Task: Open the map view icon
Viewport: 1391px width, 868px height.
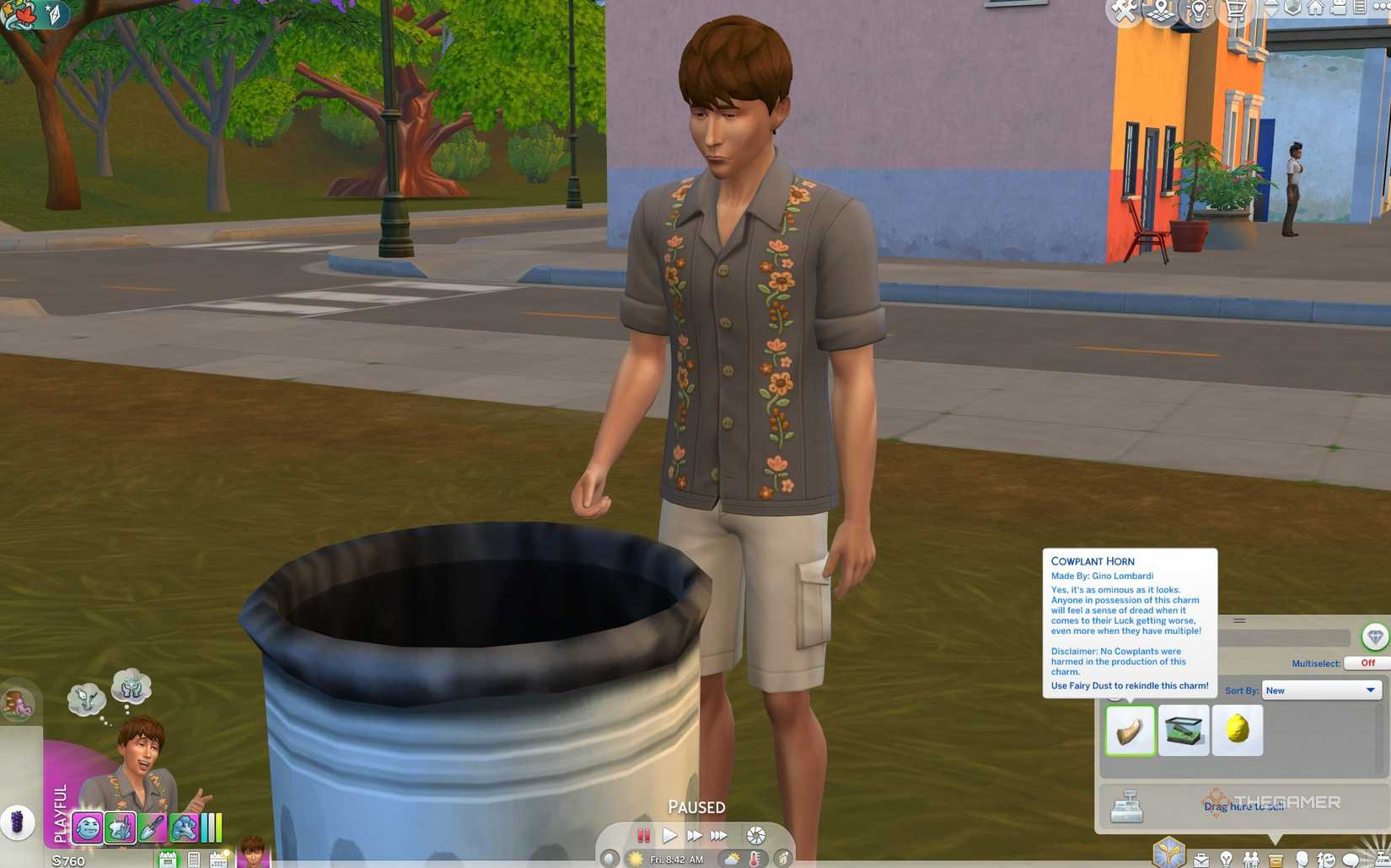Action: pyautogui.click(x=1161, y=10)
